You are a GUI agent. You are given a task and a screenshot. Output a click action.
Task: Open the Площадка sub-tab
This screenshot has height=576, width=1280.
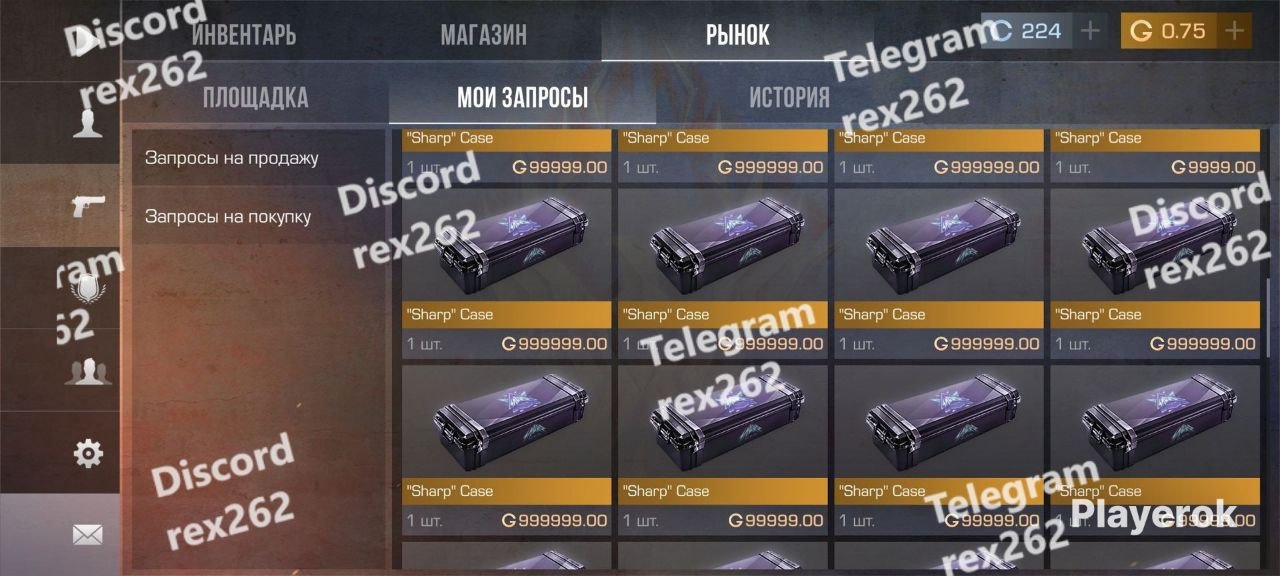point(255,98)
